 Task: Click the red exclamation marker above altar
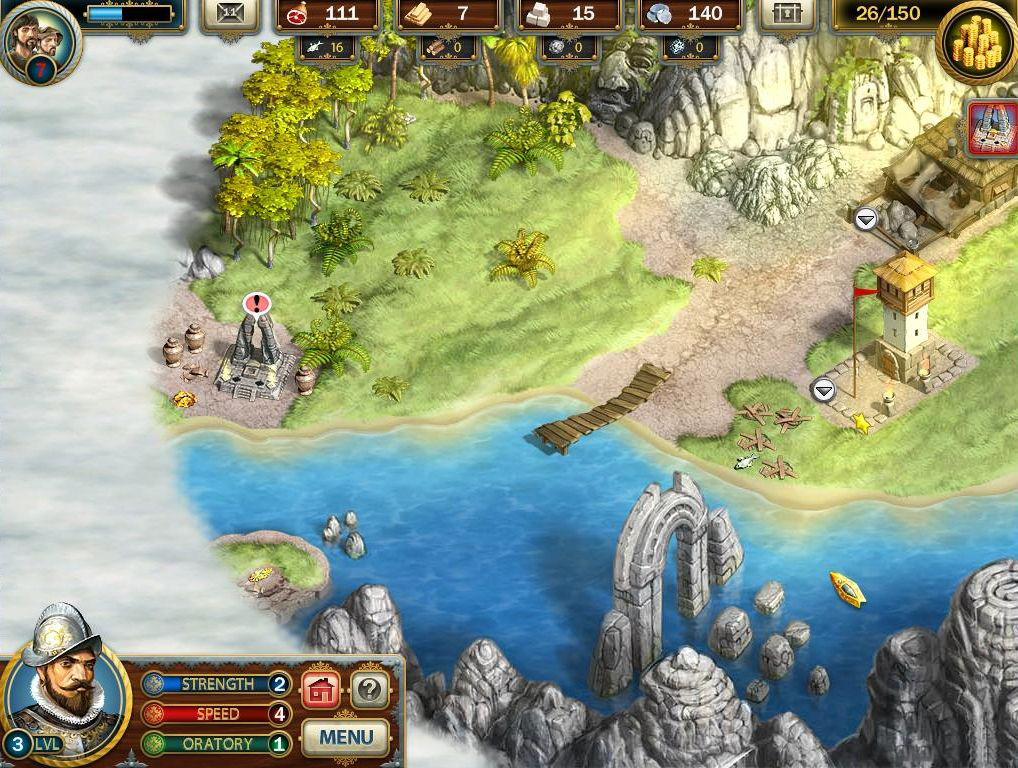tap(257, 304)
